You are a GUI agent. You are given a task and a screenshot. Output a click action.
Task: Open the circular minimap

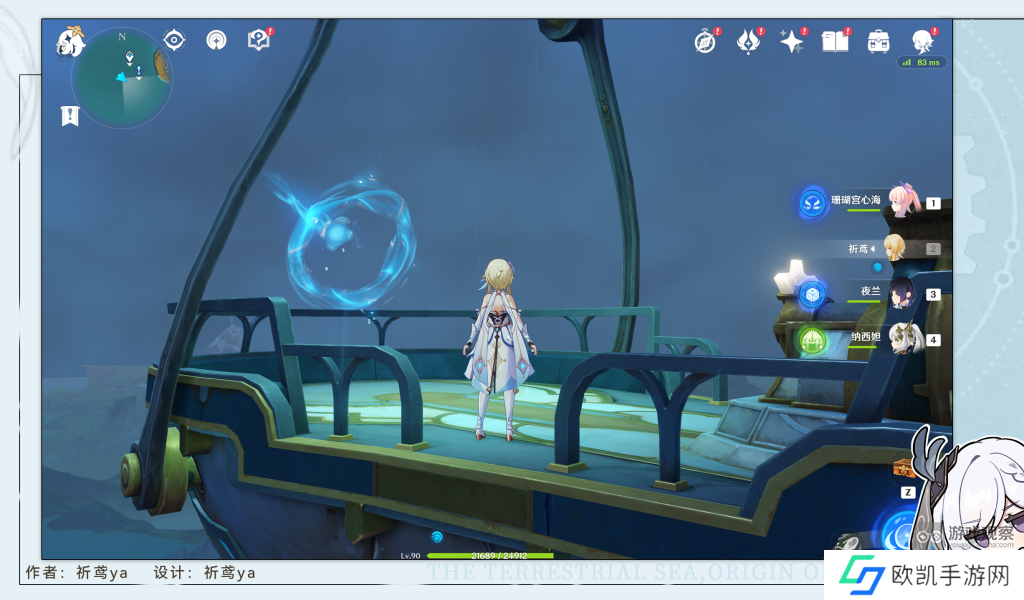pyautogui.click(x=122, y=79)
